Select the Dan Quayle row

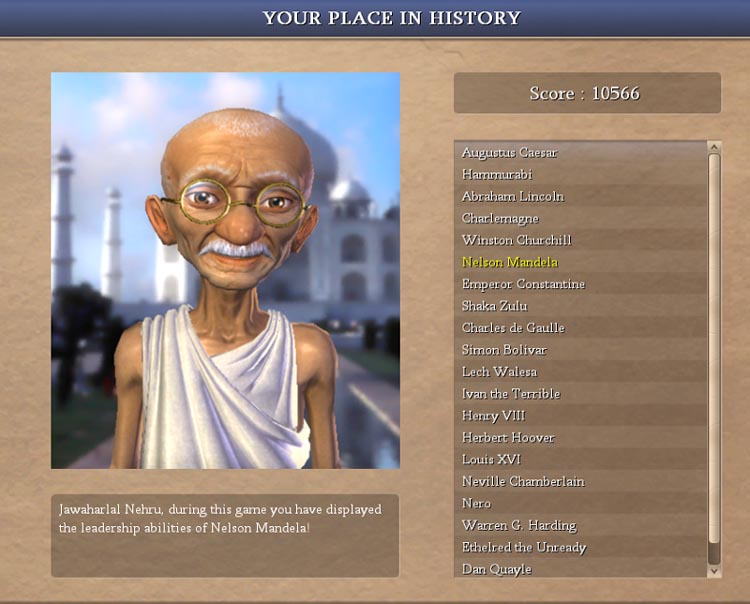496,570
